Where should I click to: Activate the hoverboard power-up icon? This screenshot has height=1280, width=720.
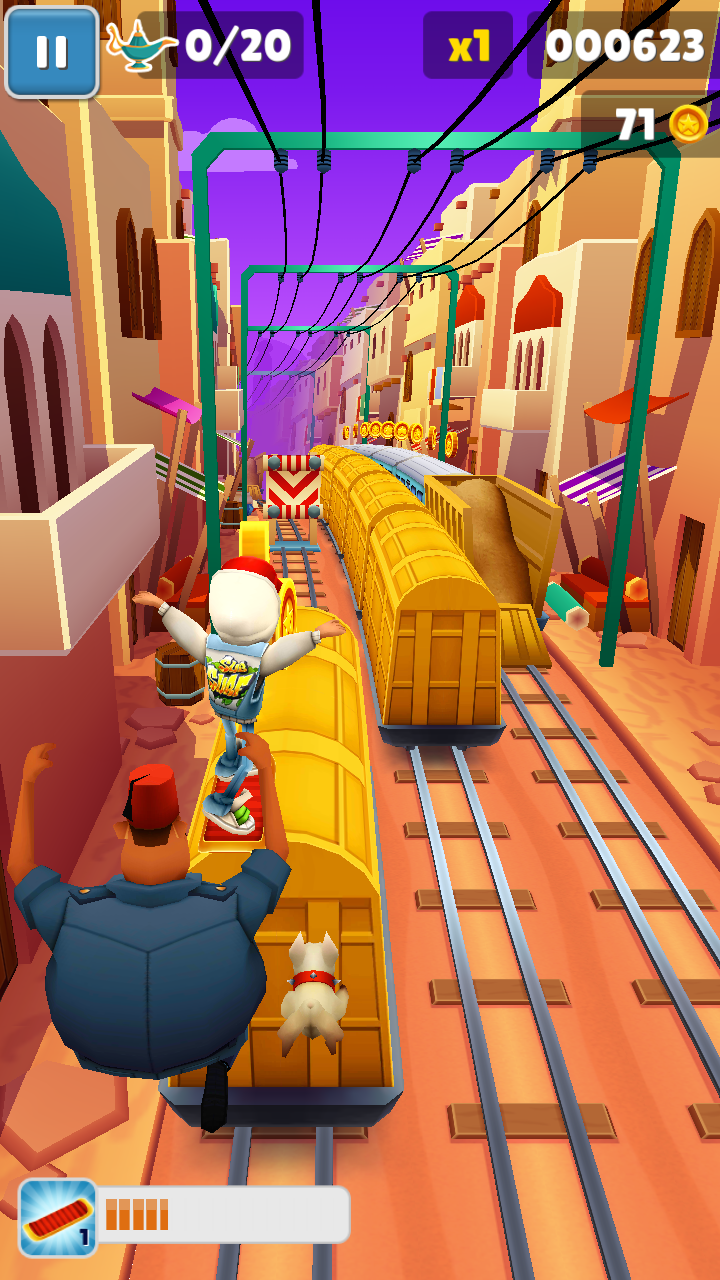point(58,1217)
